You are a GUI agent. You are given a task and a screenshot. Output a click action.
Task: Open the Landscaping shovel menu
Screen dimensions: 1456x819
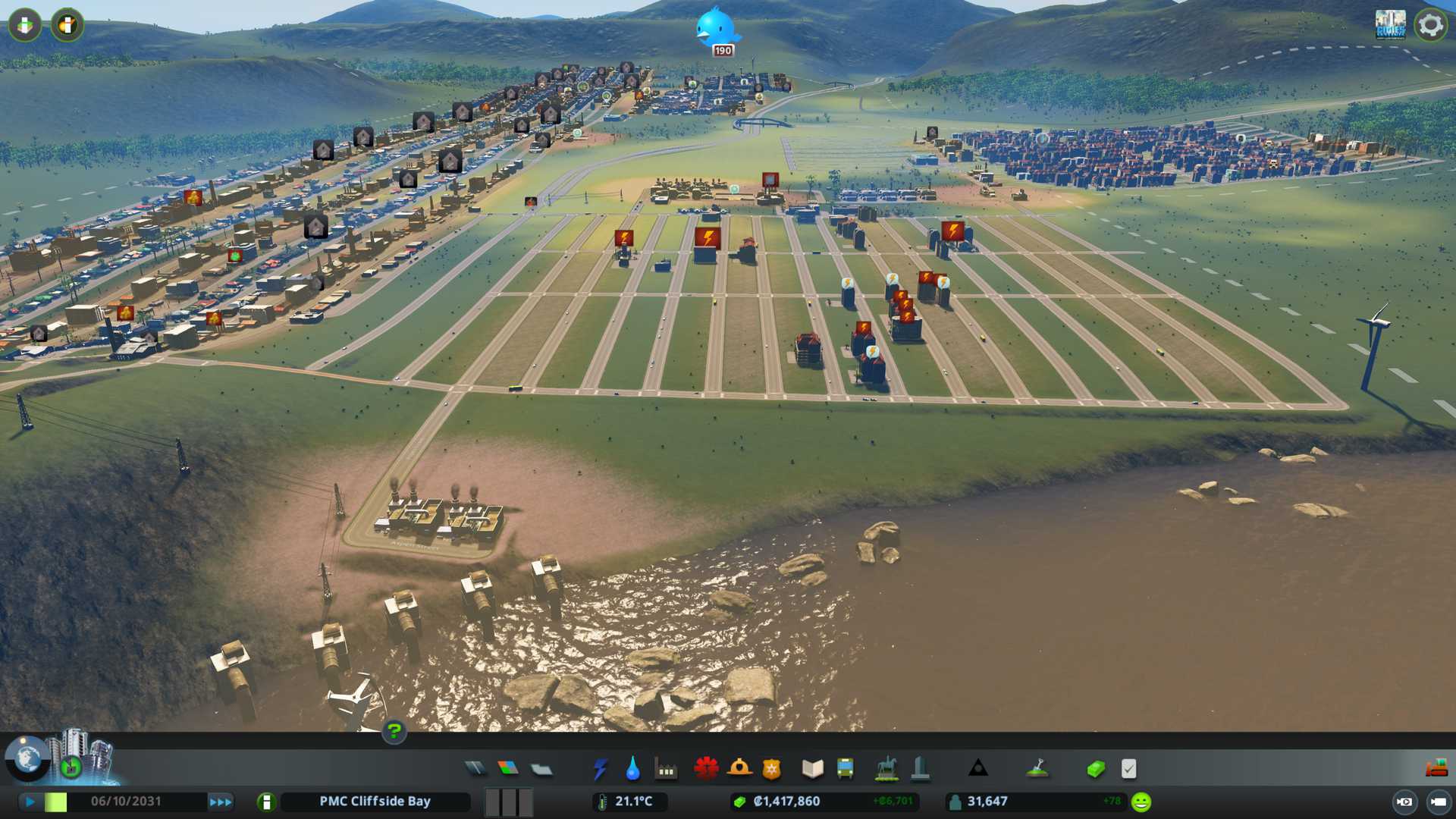[1037, 769]
